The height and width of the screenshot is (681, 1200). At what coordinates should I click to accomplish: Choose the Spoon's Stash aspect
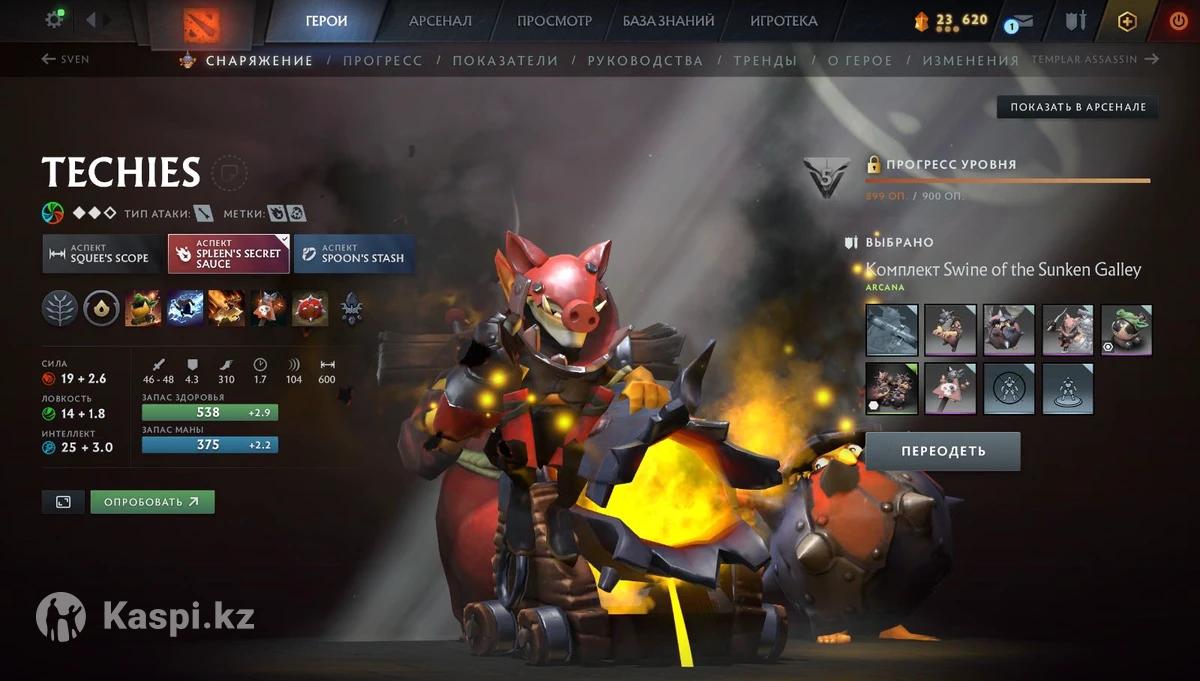[x=353, y=254]
